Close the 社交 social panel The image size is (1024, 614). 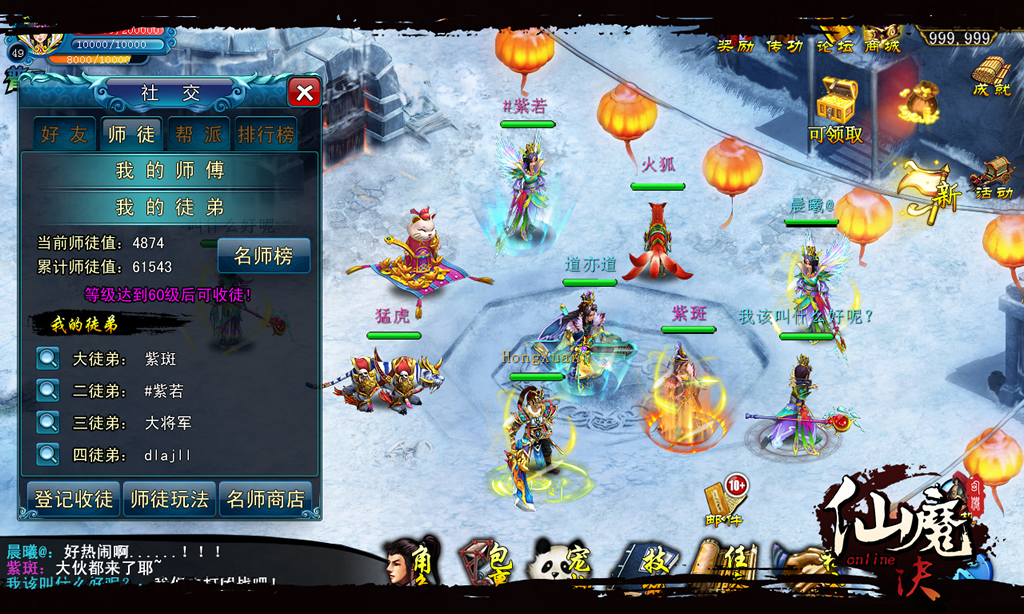[x=304, y=93]
